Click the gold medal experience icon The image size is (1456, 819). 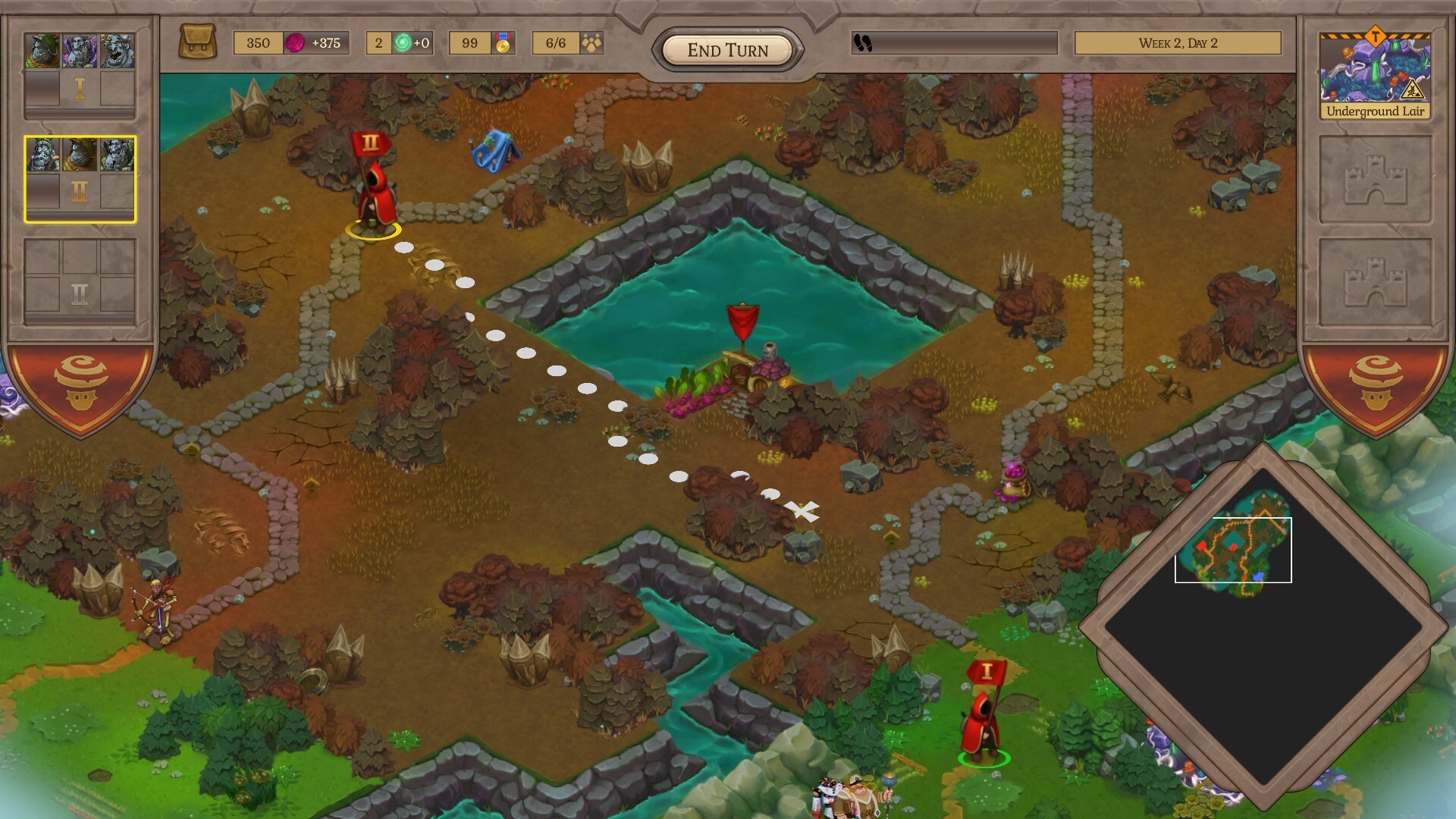coord(503,43)
